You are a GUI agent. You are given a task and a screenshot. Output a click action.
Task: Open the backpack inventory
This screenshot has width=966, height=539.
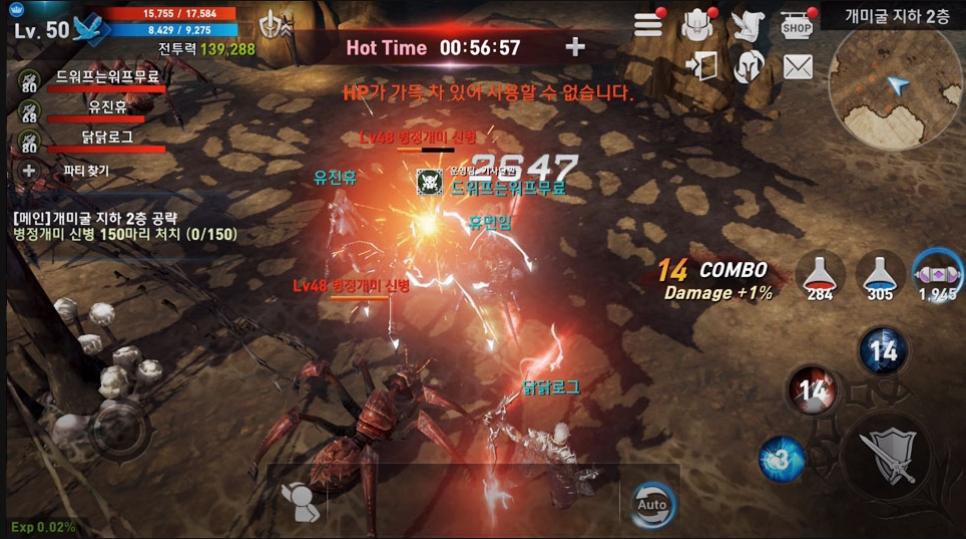(696, 25)
